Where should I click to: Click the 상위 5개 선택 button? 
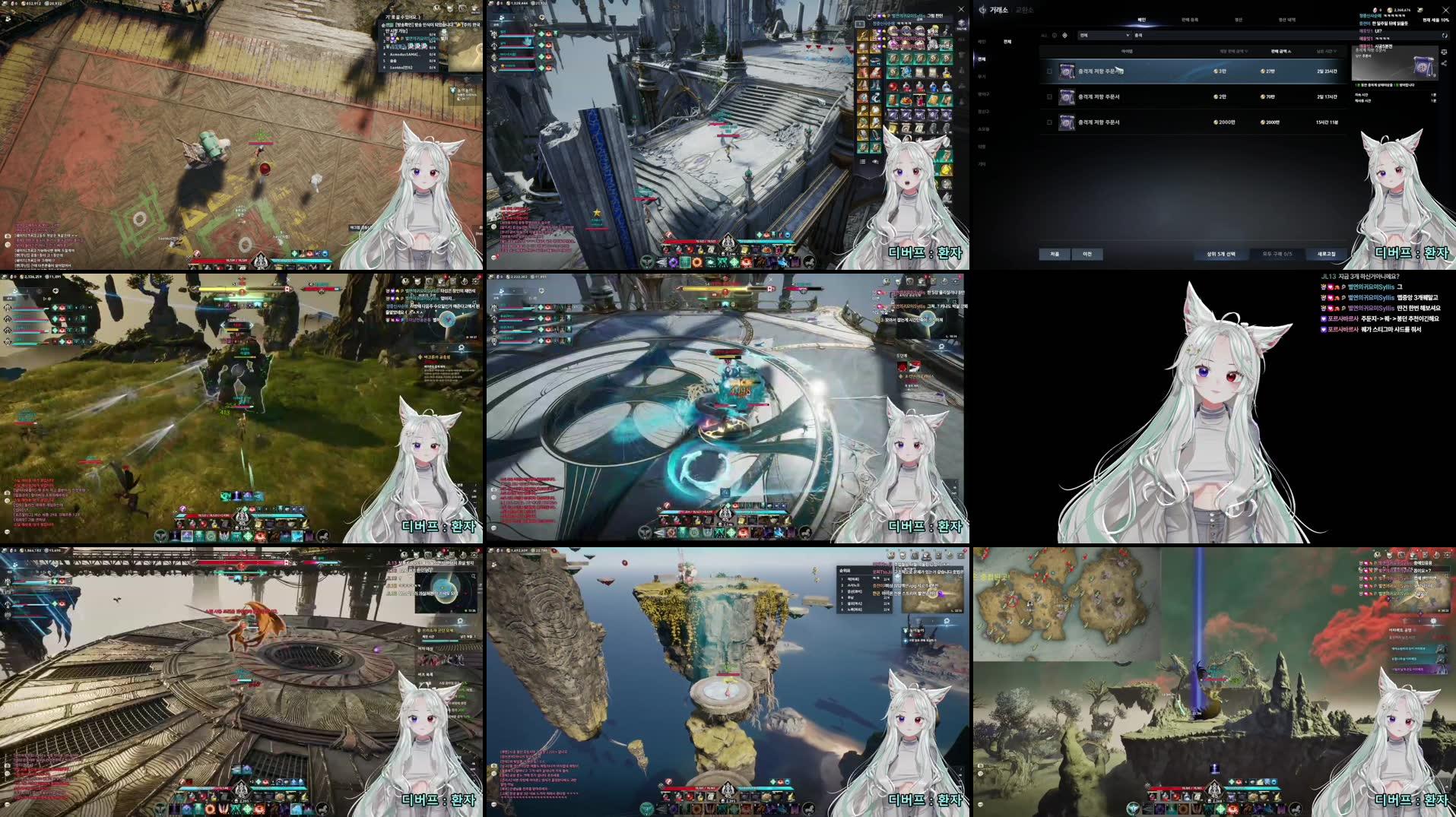pos(1222,254)
